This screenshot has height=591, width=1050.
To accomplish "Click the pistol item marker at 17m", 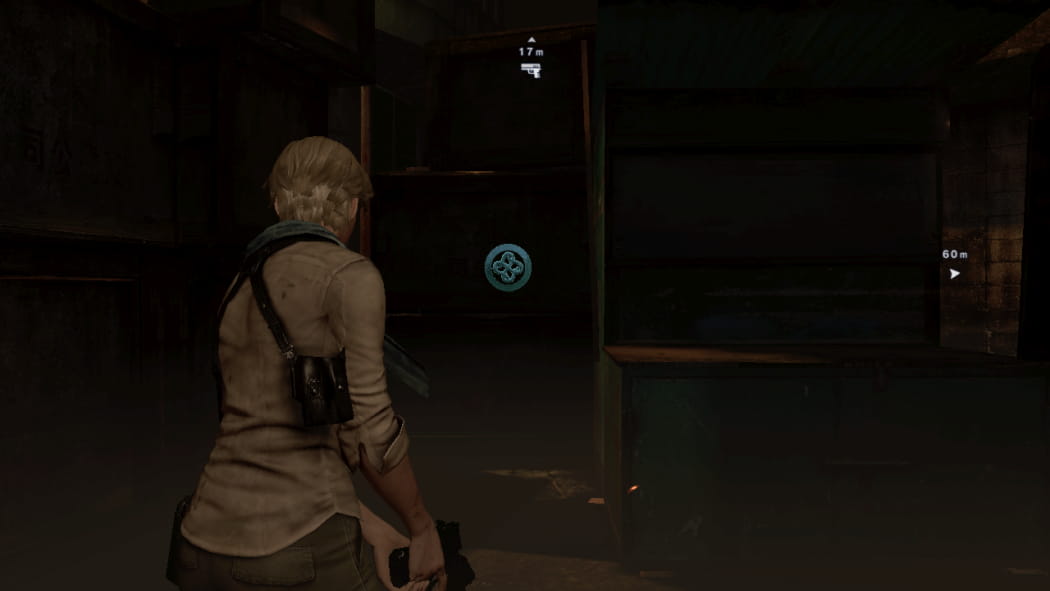I will (530, 69).
